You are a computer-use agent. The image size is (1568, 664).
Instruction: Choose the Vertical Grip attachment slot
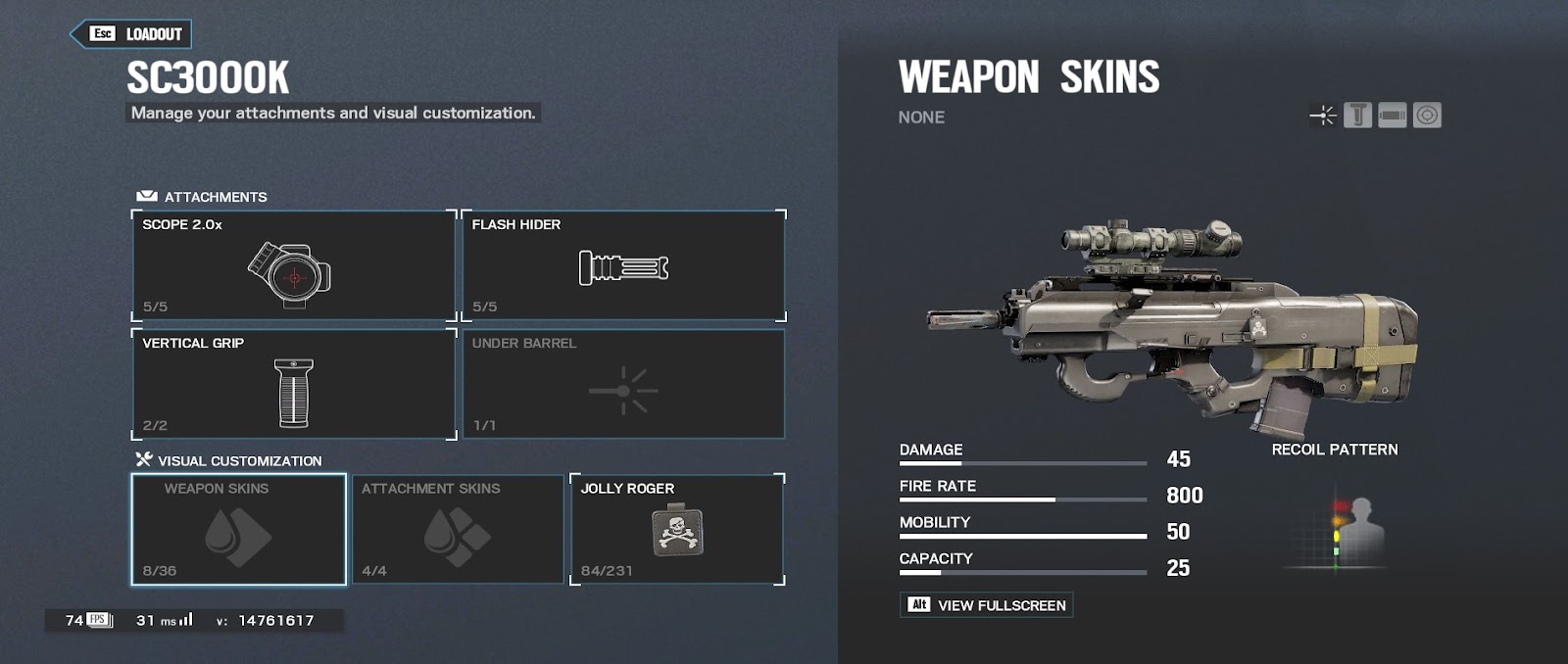click(x=294, y=384)
